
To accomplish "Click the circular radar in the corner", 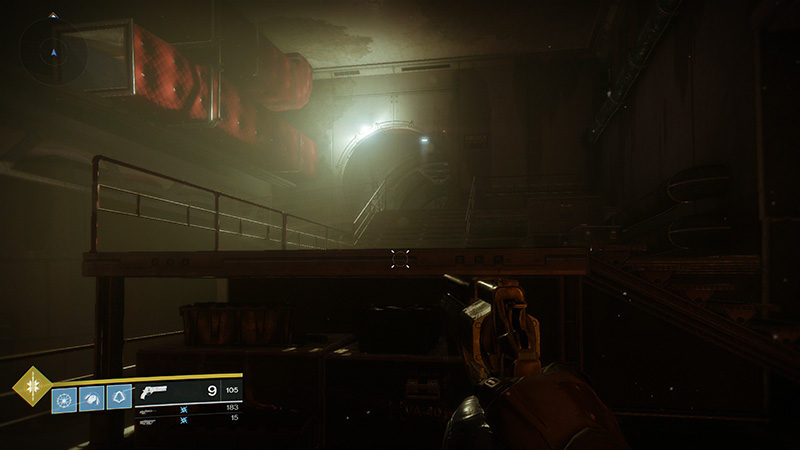I will tap(53, 50).
